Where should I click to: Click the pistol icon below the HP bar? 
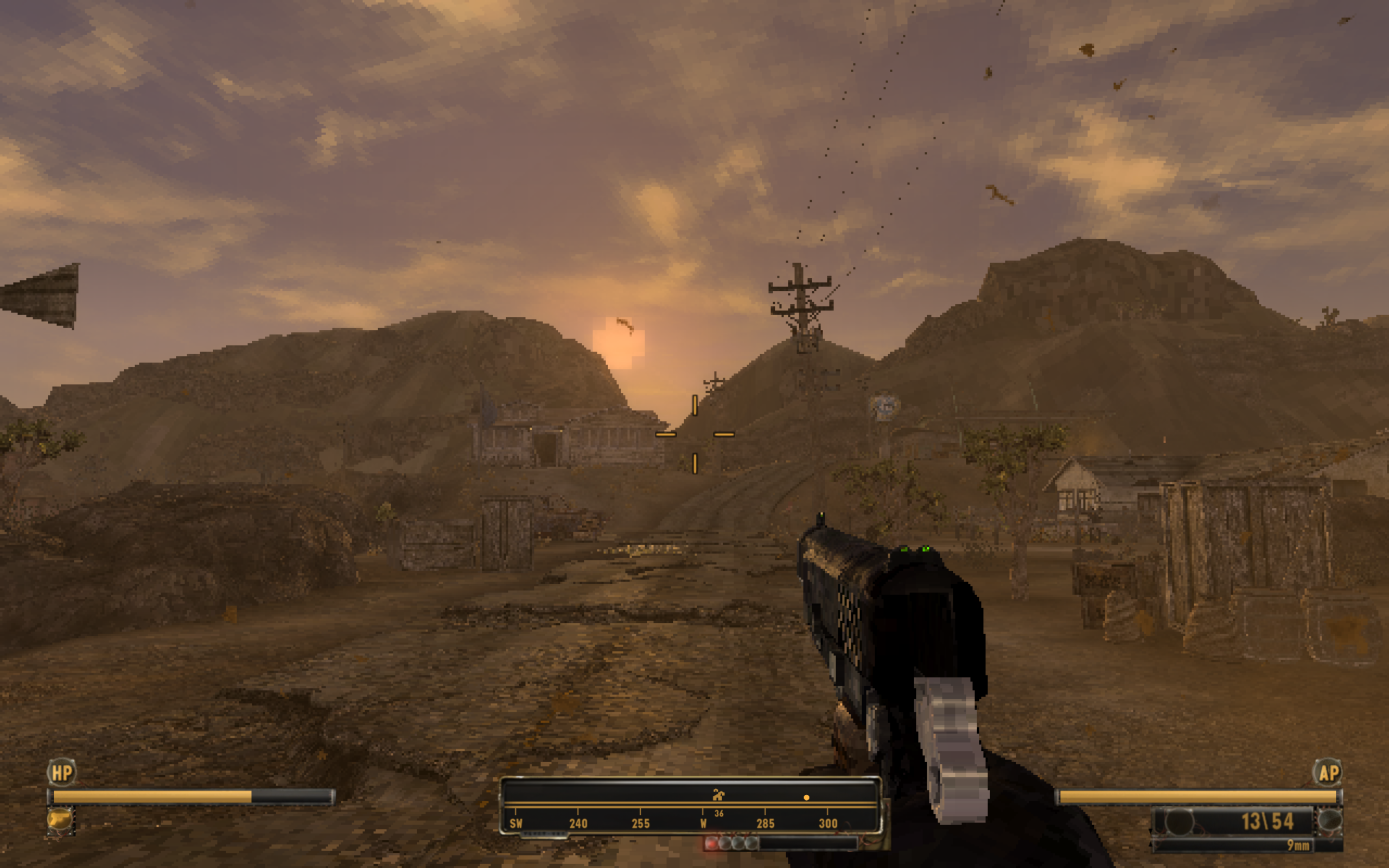[61, 819]
